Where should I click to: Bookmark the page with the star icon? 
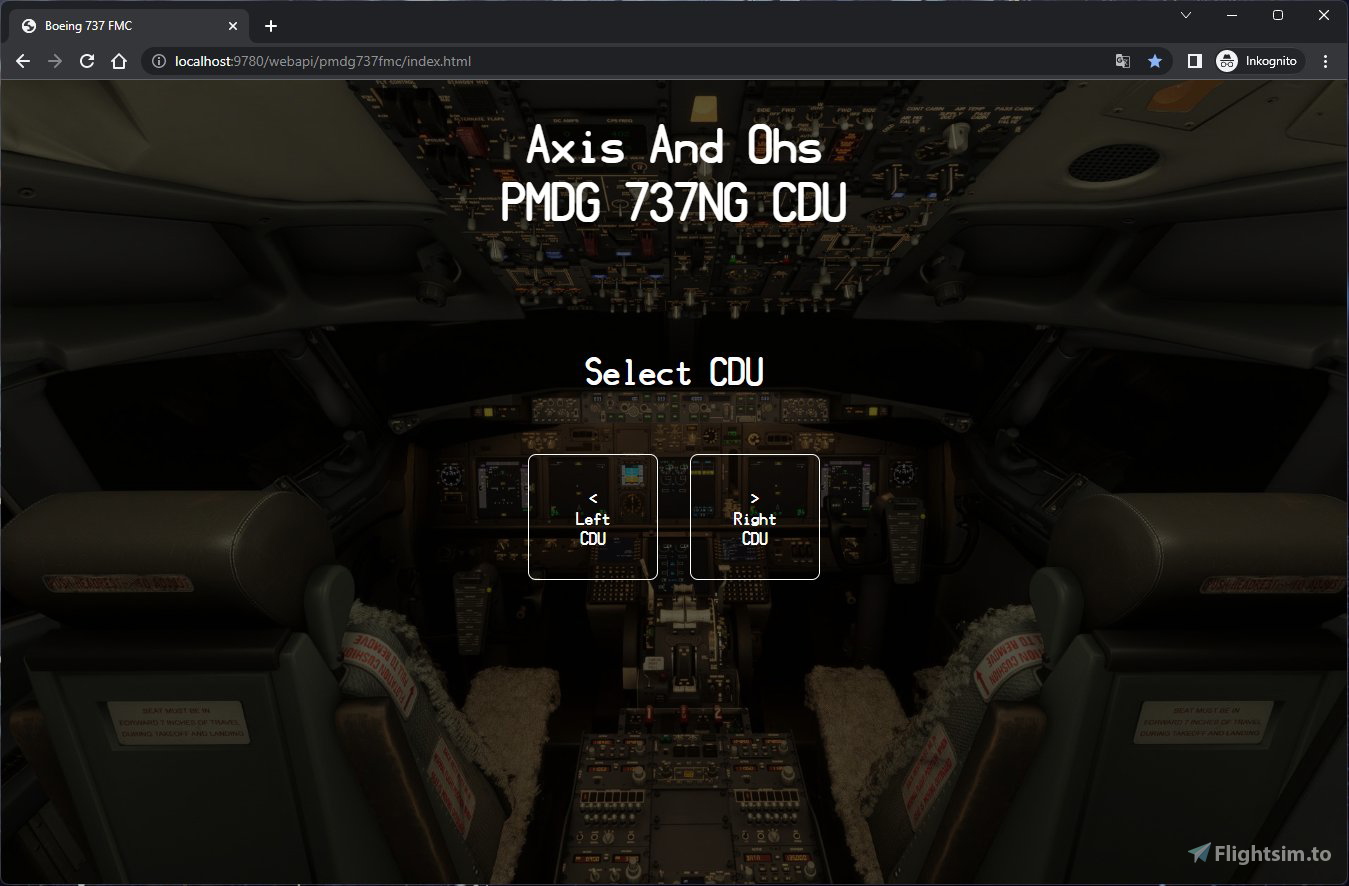[x=1156, y=61]
